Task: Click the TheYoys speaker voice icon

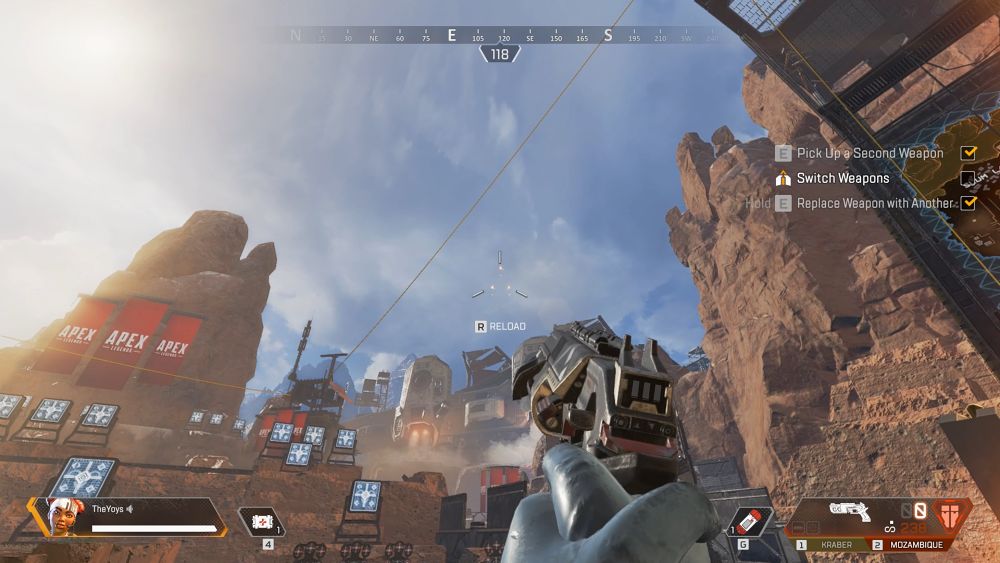Action: coord(130,509)
